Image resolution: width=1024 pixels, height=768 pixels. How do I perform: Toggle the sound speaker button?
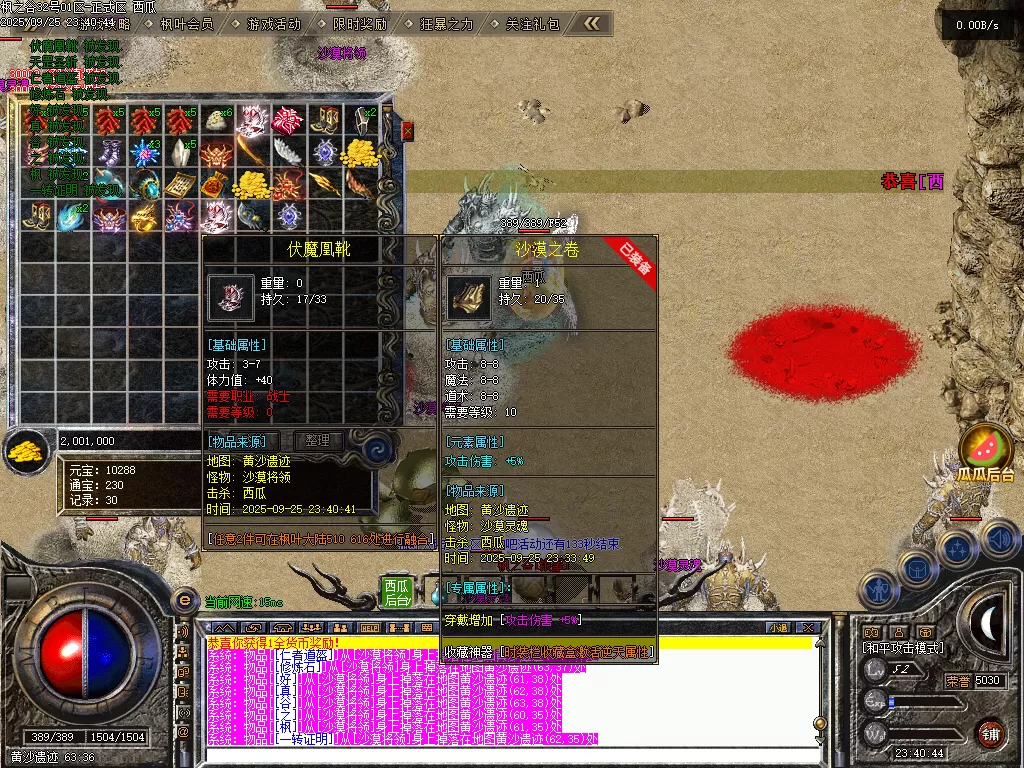[x=1000, y=540]
